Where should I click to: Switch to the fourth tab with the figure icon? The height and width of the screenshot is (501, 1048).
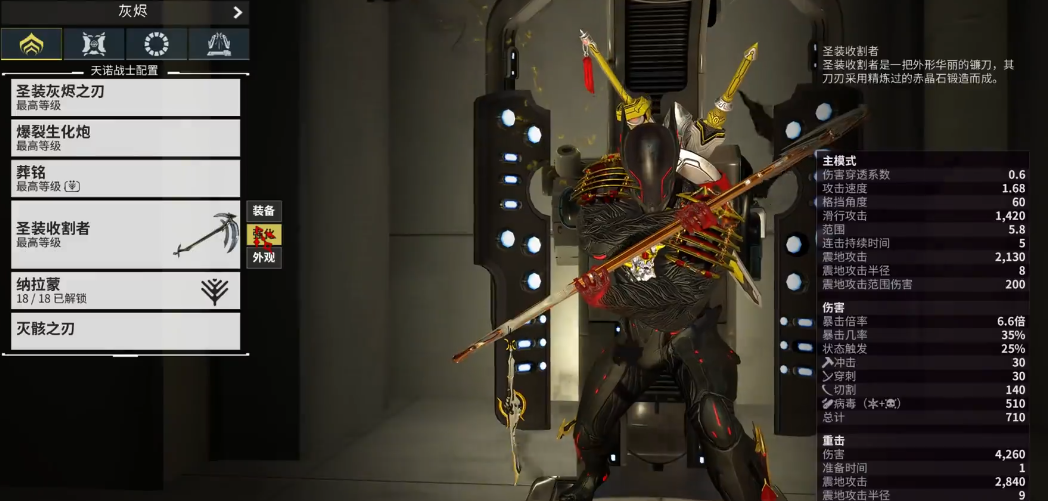[x=219, y=44]
